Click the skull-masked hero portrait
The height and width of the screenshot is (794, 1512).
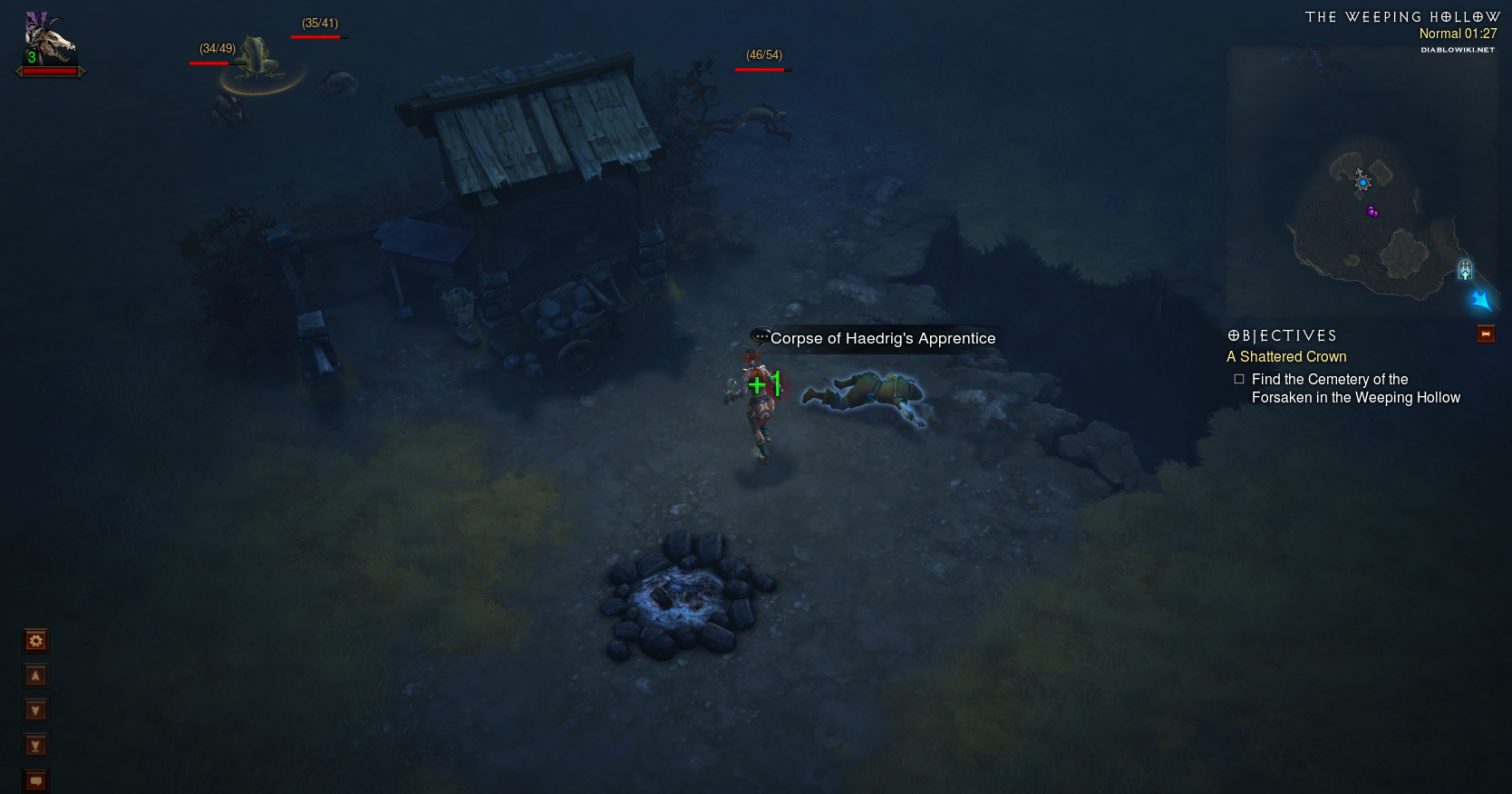point(49,41)
